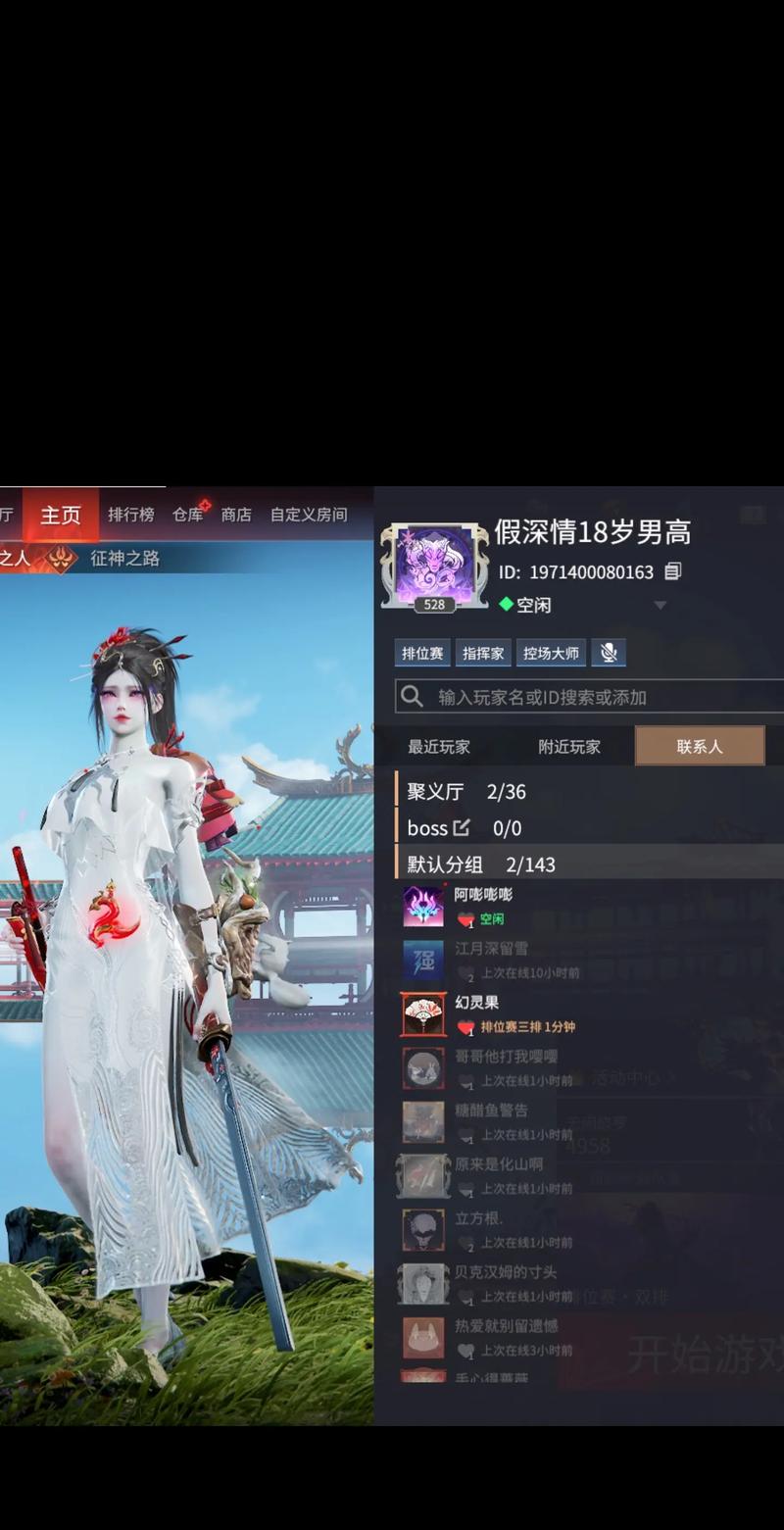Open the 主页 home tab

(x=61, y=515)
